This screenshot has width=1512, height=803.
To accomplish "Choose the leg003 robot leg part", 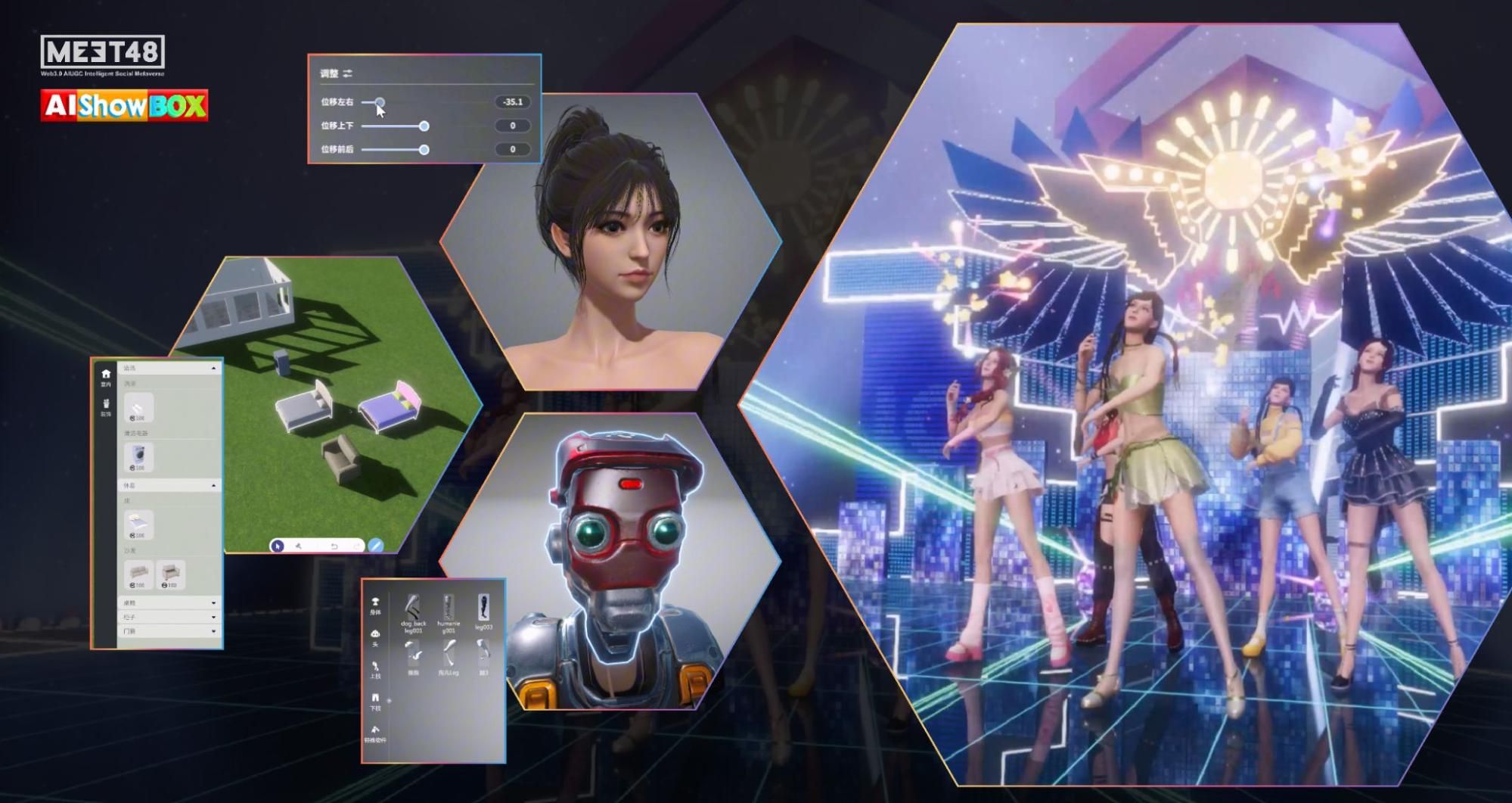I will 485,605.
